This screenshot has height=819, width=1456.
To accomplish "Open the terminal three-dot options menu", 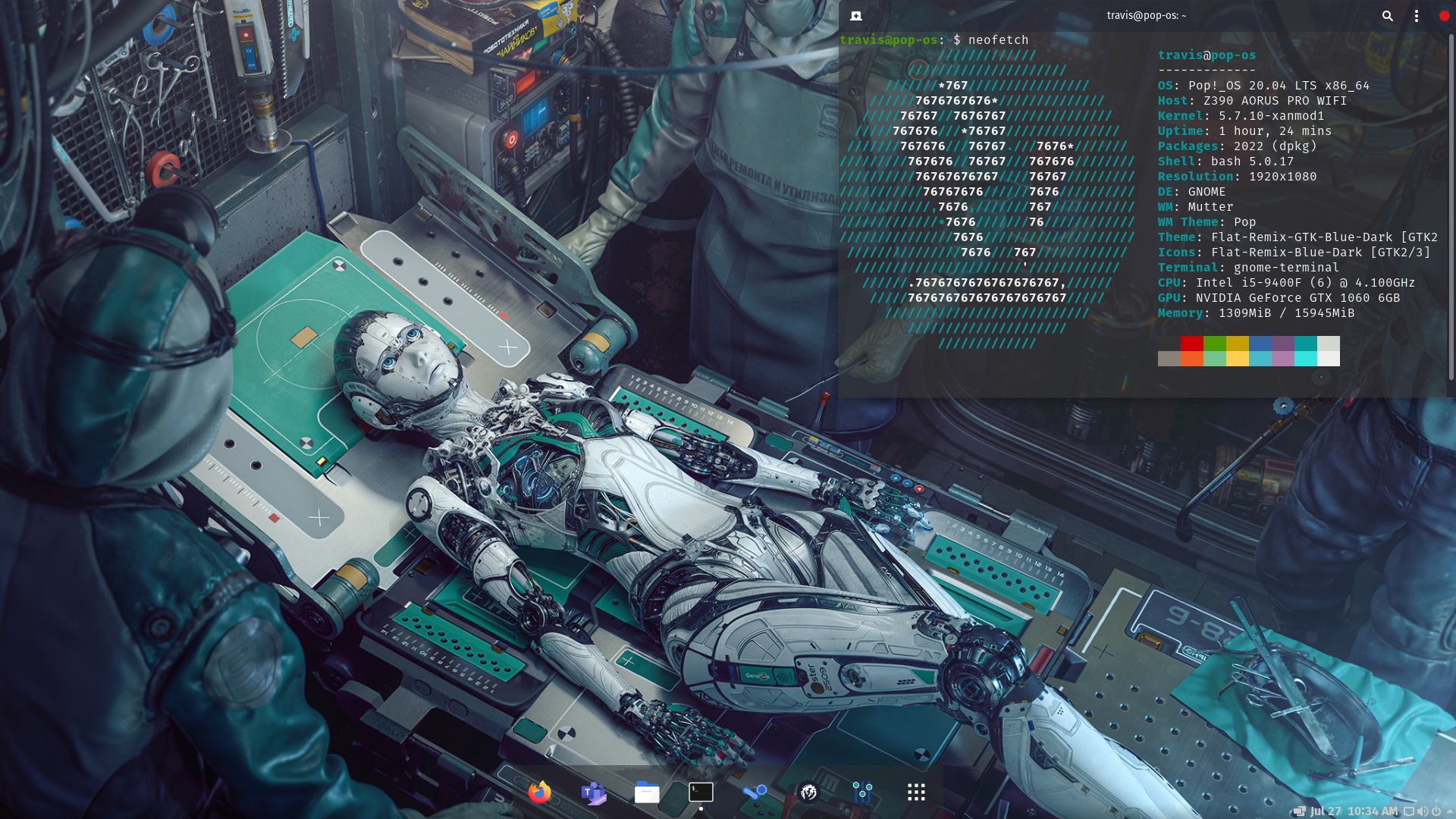I will [x=1415, y=16].
